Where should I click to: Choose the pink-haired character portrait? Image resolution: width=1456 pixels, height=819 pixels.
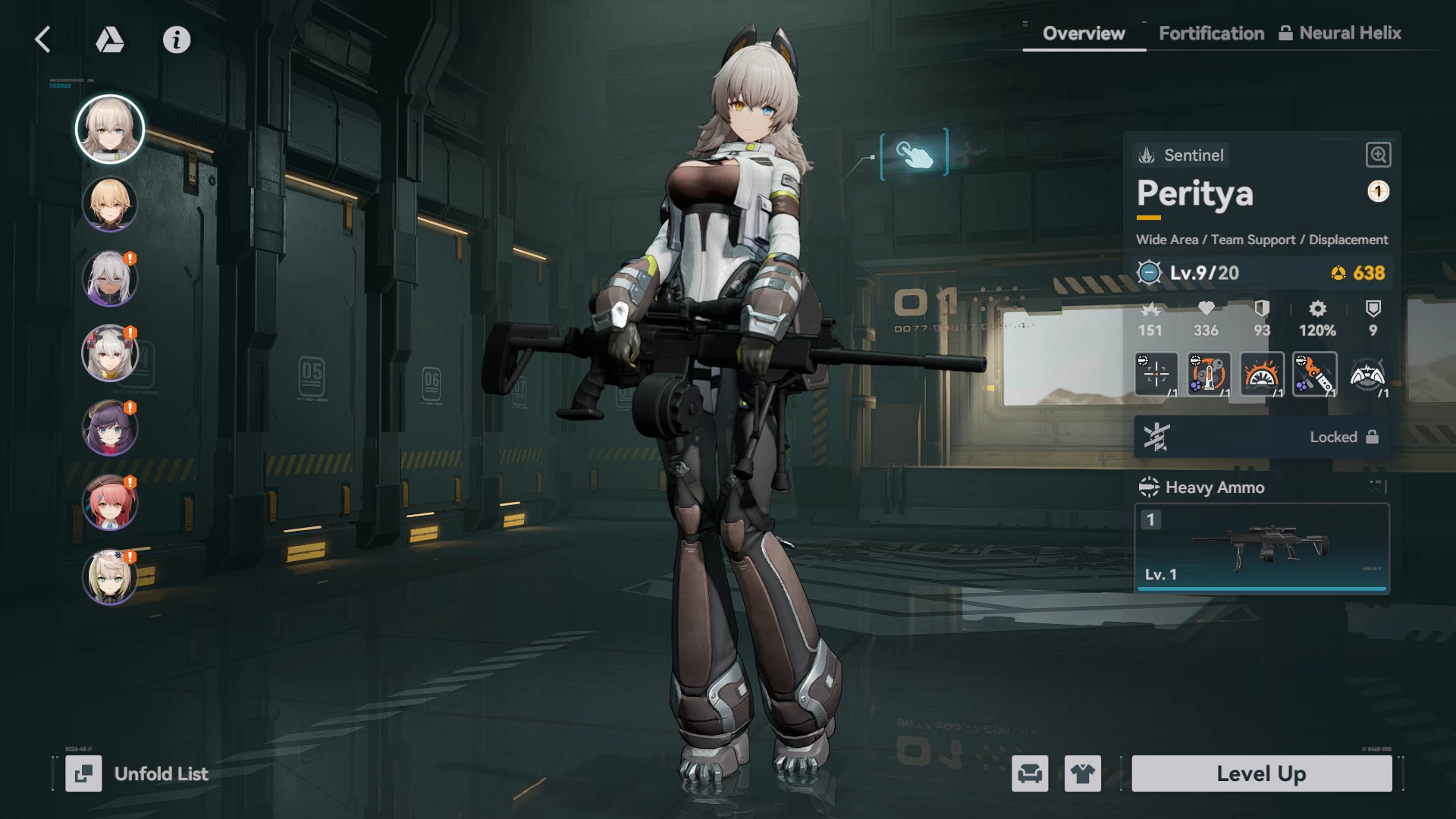coord(110,503)
